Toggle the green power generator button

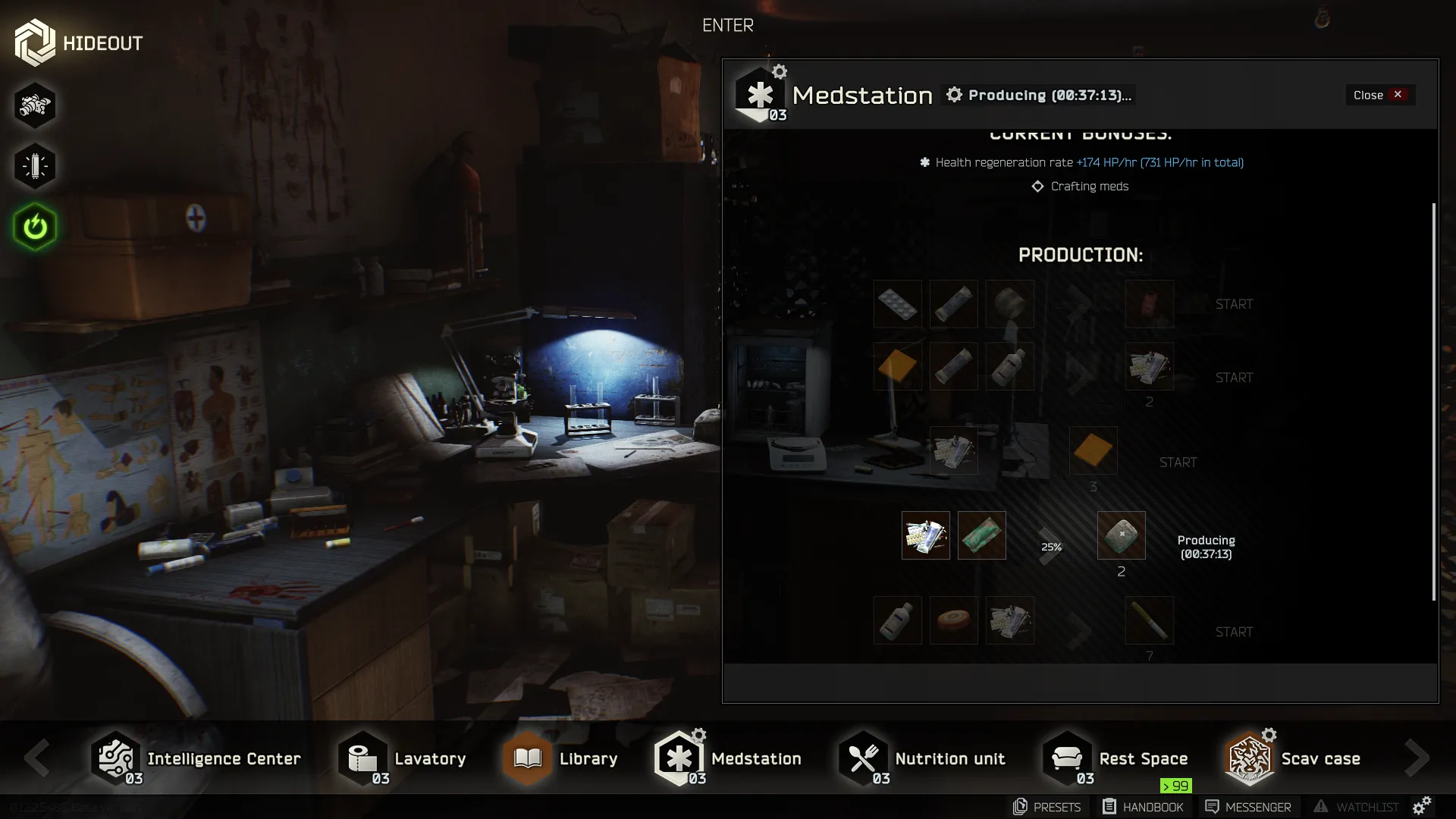[35, 227]
